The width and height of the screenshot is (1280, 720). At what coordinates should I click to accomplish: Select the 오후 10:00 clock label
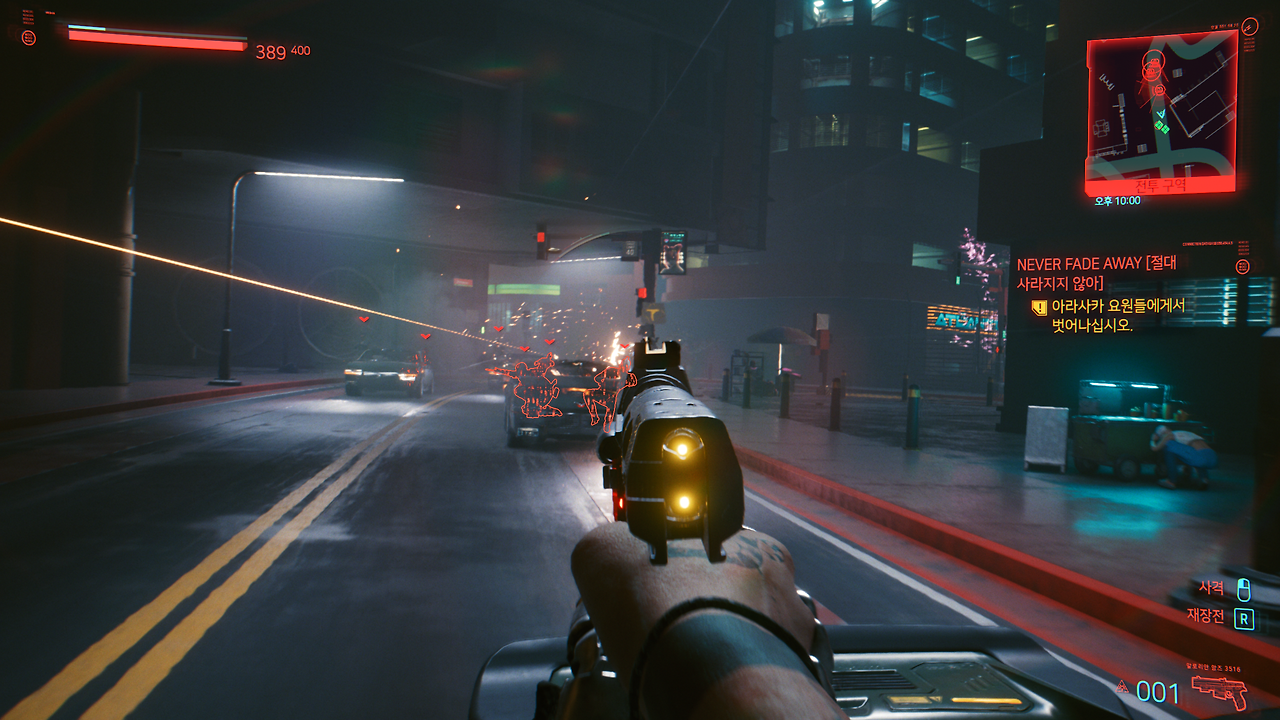click(1117, 200)
